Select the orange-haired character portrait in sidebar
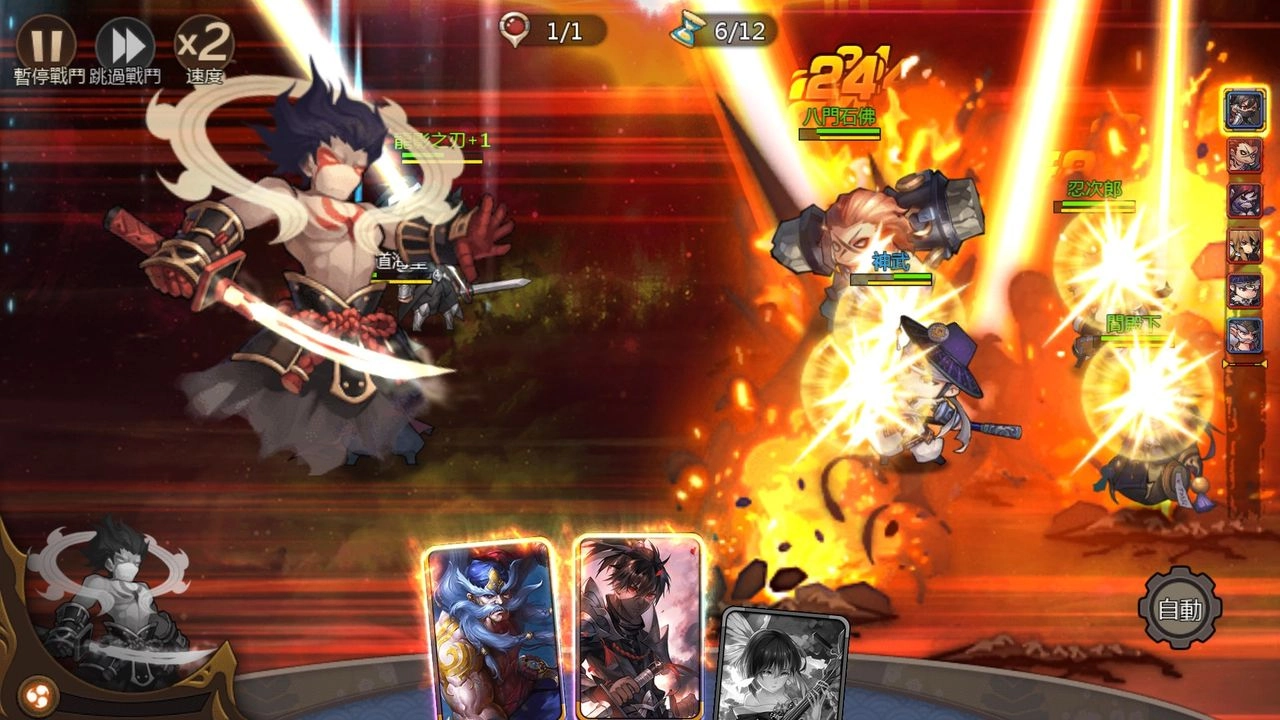The image size is (1280, 720). 1243,154
